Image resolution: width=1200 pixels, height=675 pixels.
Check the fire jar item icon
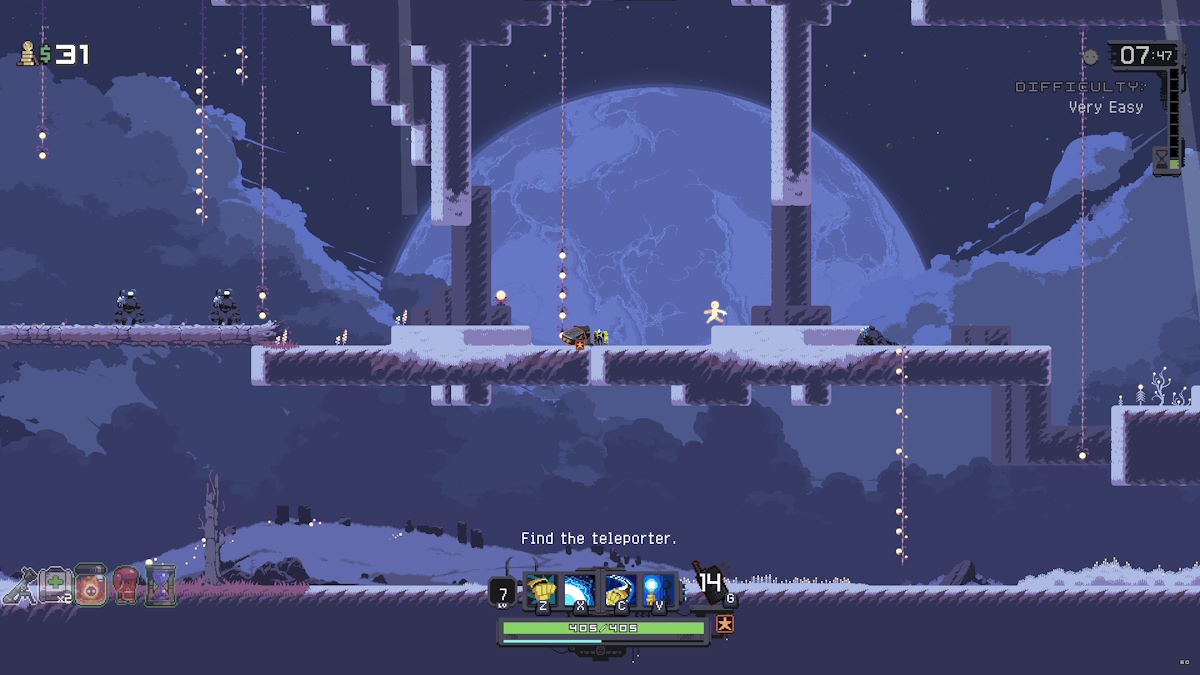[x=90, y=587]
